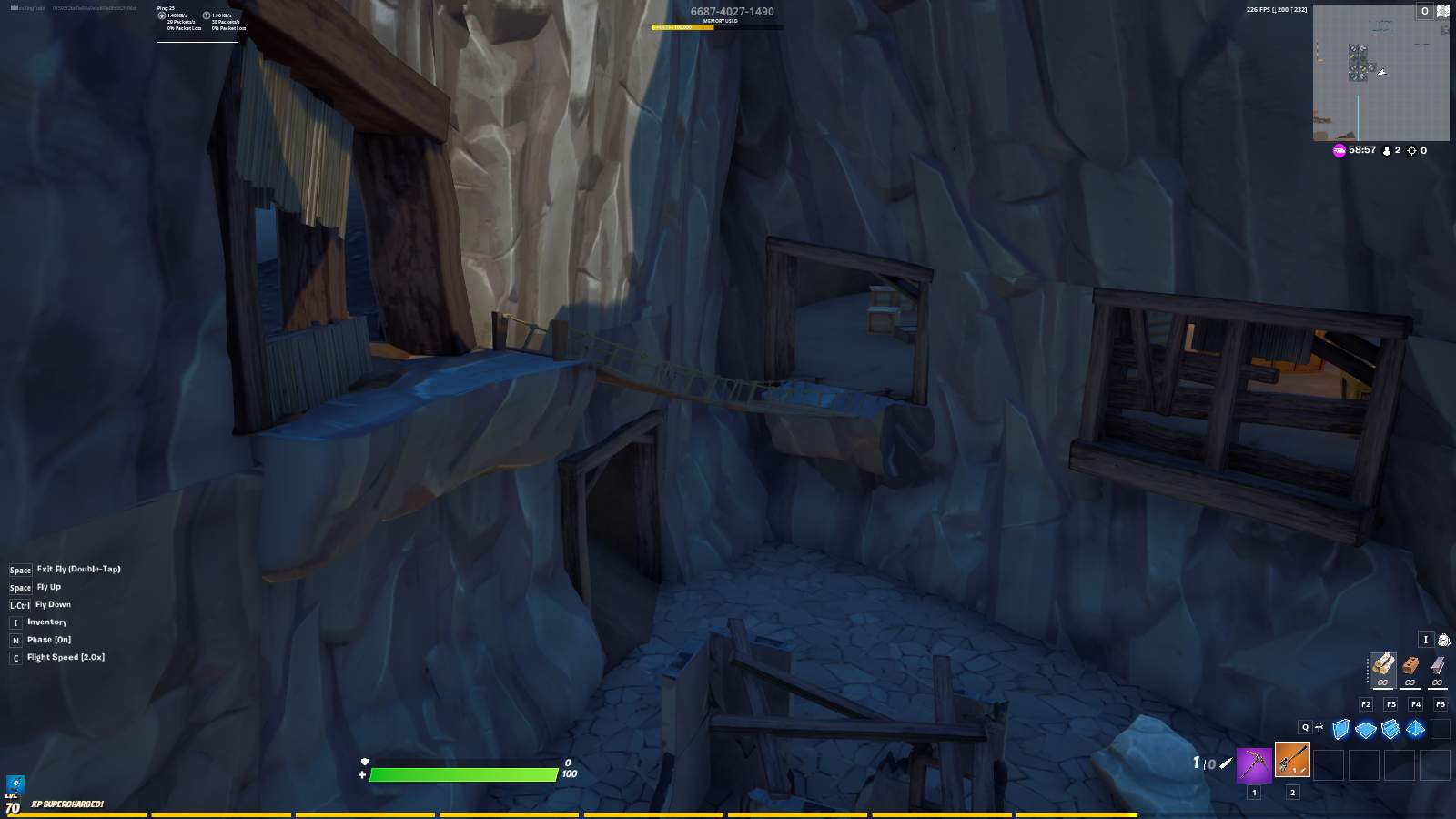Click the Exit Fly (Double-Tap) hint

coord(77,569)
